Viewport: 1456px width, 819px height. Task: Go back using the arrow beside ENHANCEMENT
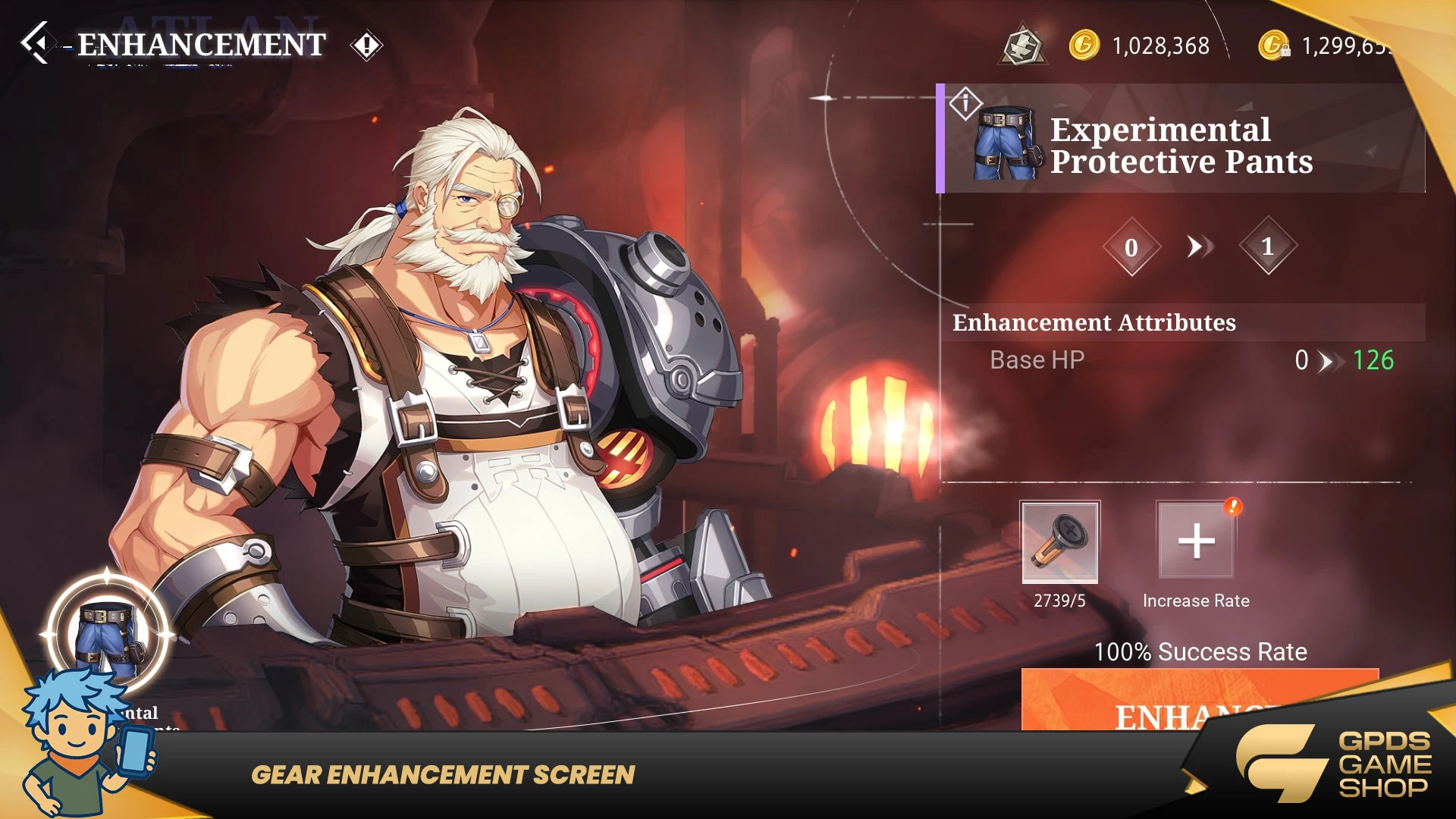[35, 42]
